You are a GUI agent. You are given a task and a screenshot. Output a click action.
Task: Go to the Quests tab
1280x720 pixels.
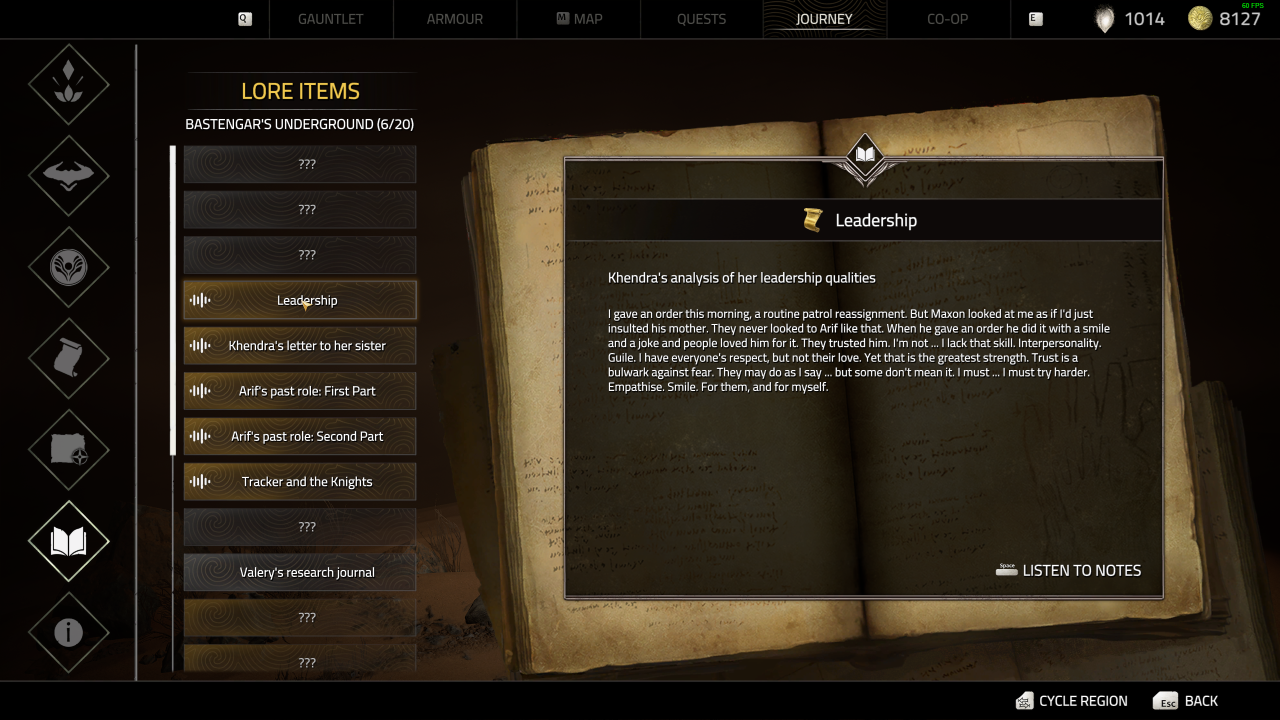pos(701,19)
